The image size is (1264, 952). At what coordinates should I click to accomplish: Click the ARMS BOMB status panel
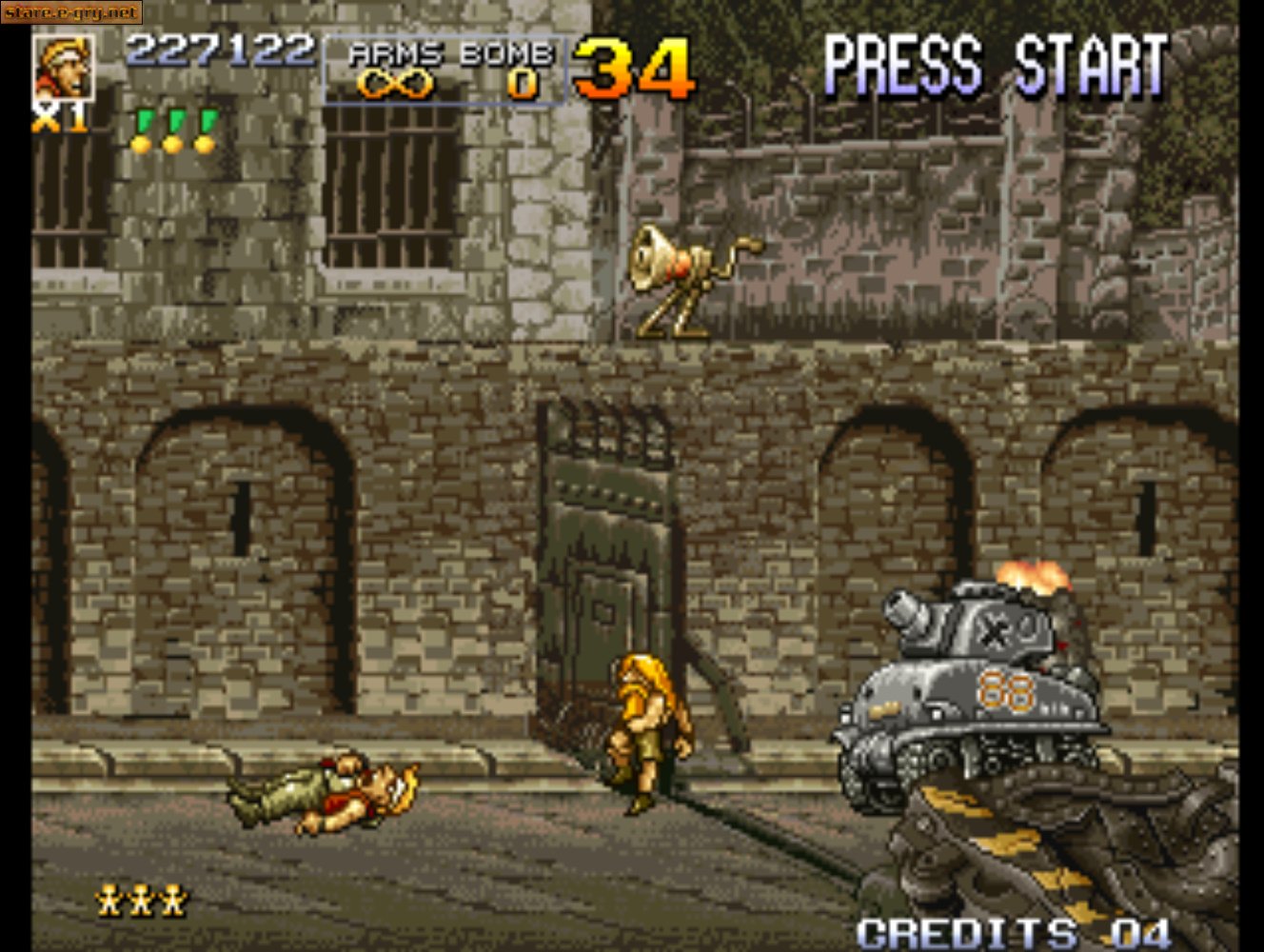point(447,69)
